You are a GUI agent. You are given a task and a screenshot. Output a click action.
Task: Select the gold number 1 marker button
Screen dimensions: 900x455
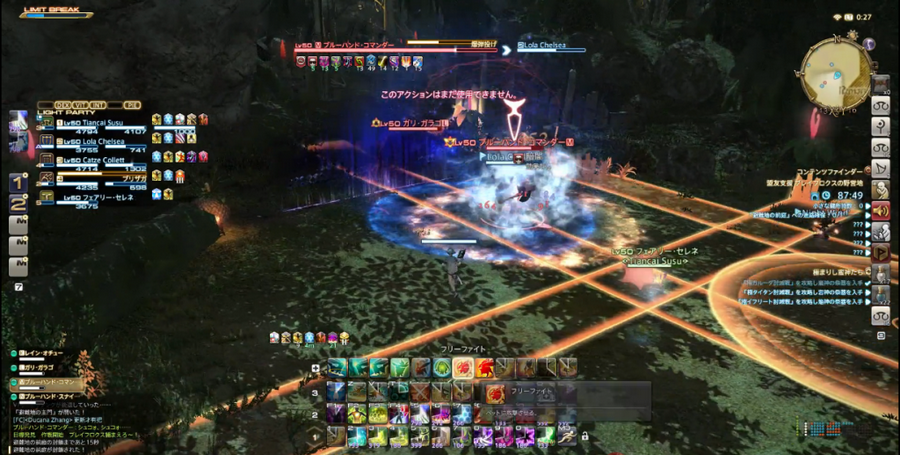point(18,183)
